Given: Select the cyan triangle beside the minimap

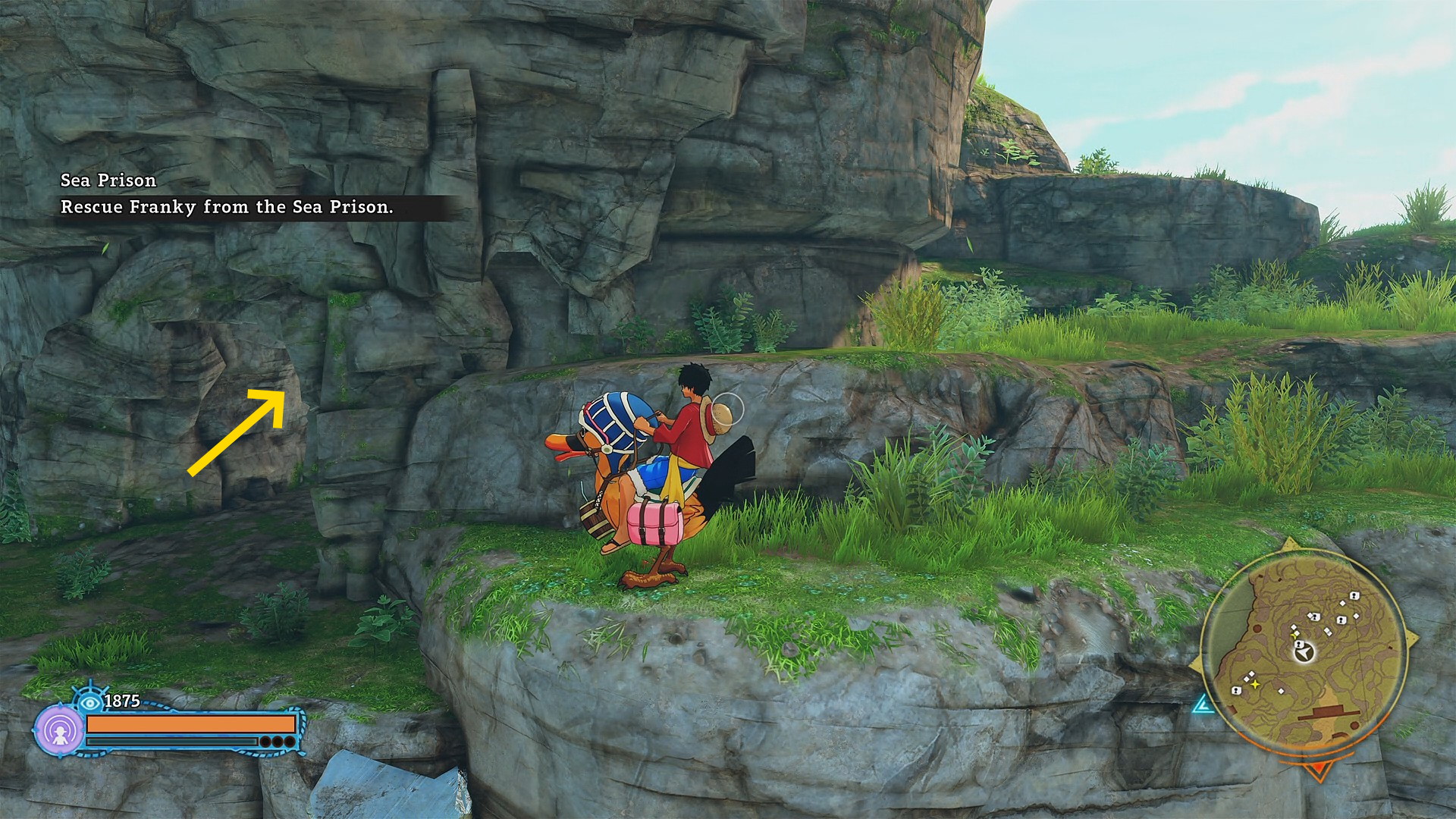Looking at the screenshot, I should tap(1203, 705).
